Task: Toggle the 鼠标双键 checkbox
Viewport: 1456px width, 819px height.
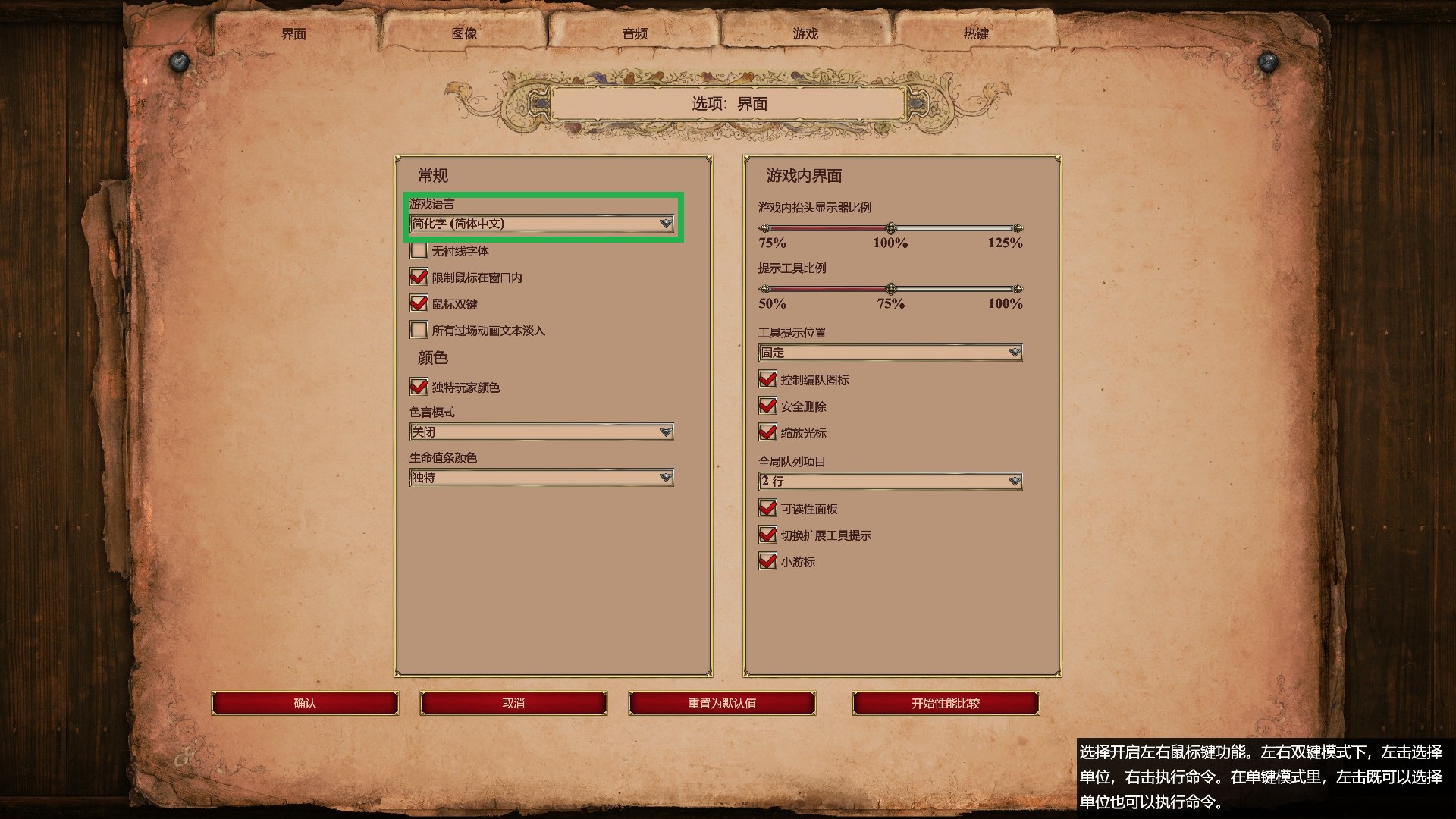Action: point(419,304)
